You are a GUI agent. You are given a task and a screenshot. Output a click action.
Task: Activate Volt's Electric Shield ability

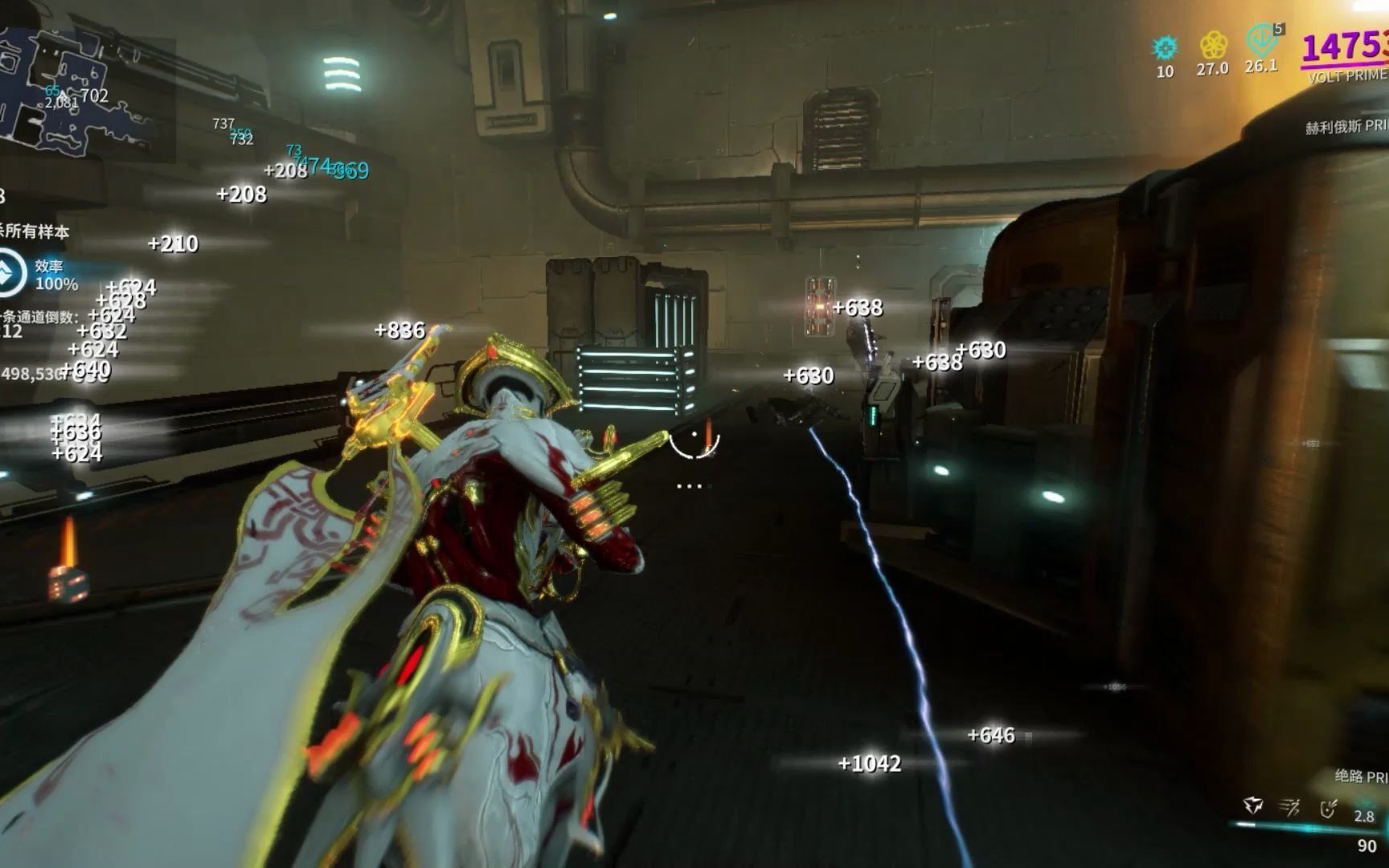tap(1328, 808)
